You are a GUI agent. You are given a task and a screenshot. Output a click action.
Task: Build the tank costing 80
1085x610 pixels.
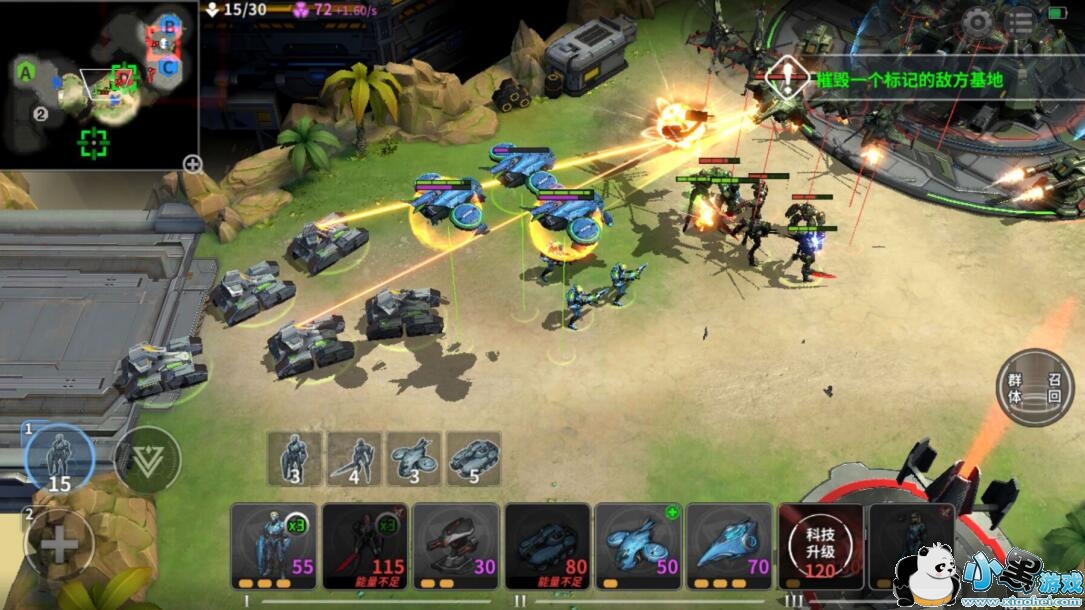point(547,546)
